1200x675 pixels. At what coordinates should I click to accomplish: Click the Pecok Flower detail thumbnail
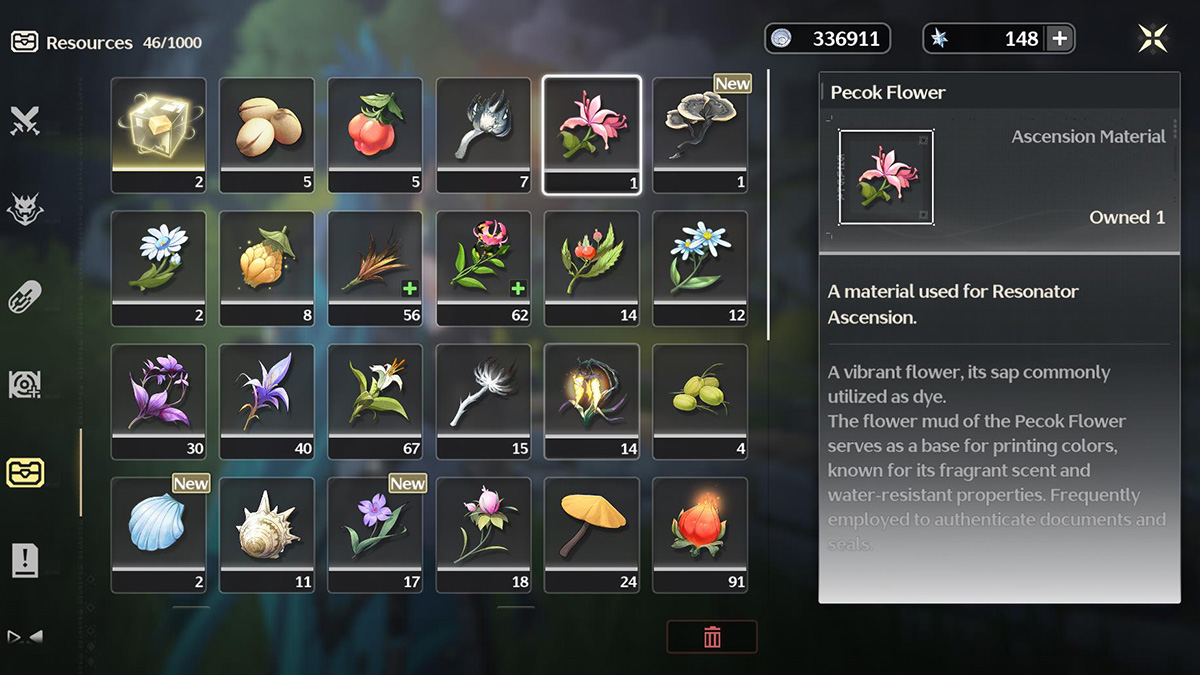click(886, 177)
